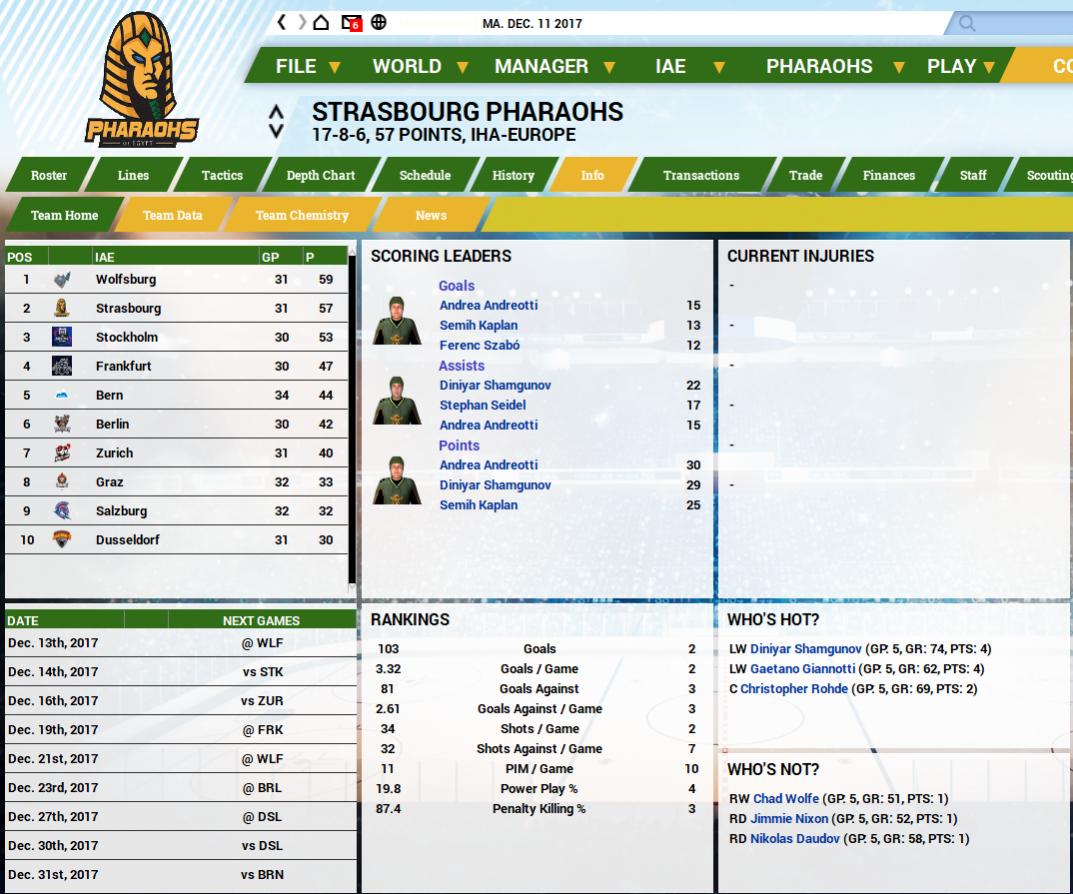
Task: Open Andrea Andreotti's profile from Goals leaders
Action: tap(488, 305)
